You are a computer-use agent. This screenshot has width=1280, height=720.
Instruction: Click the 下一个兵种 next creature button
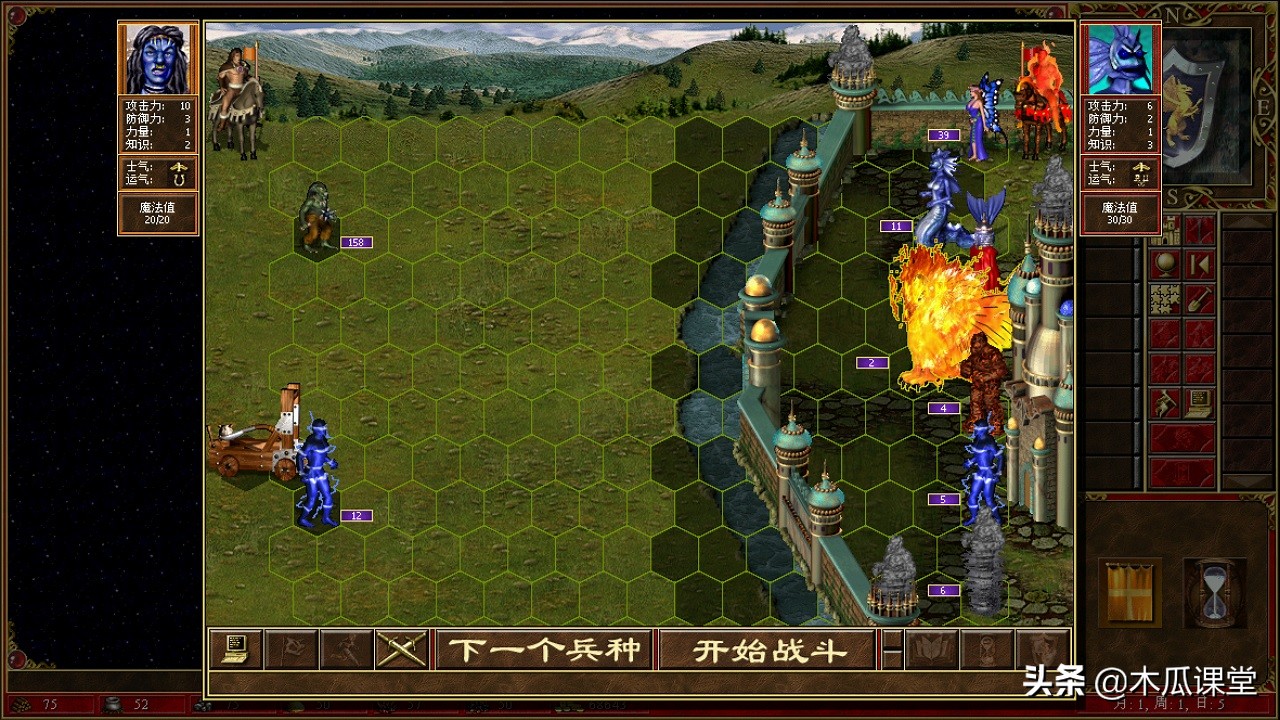(545, 648)
